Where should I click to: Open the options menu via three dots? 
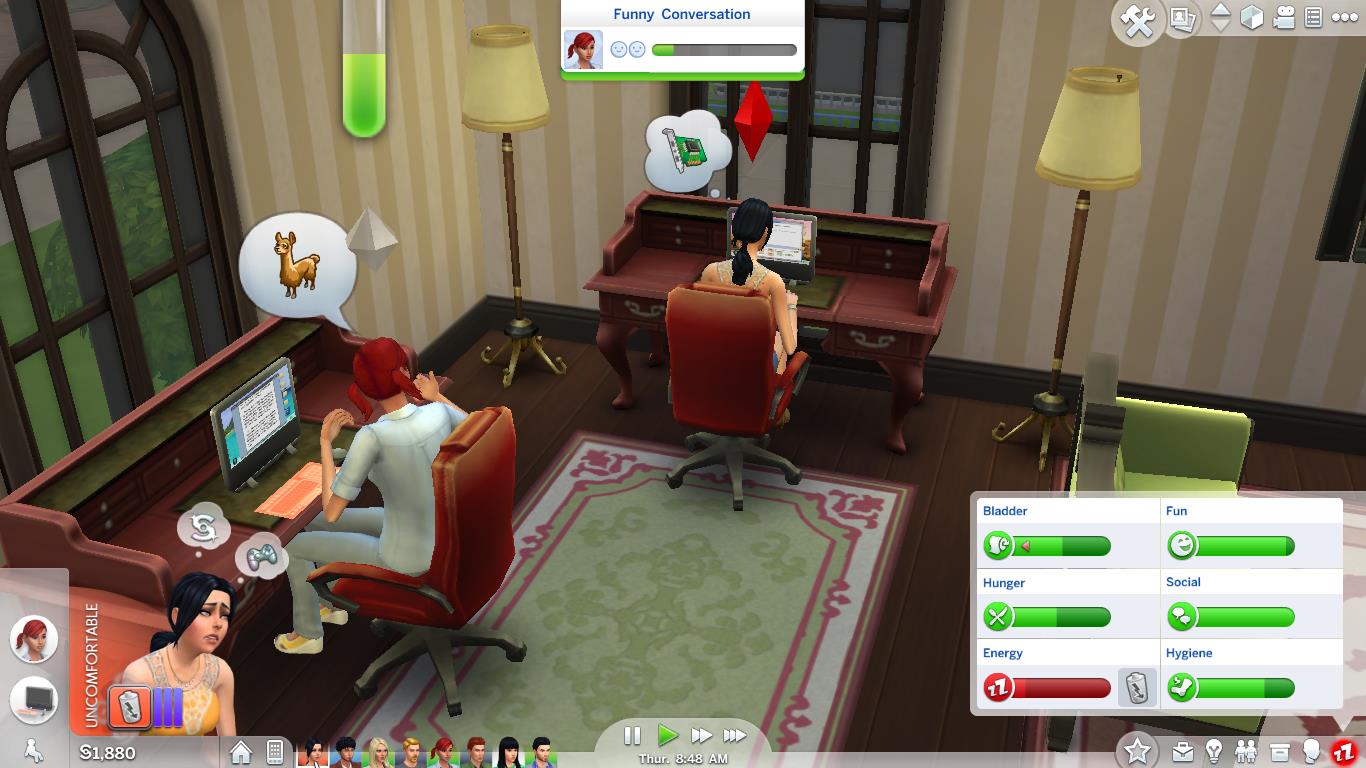1345,18
